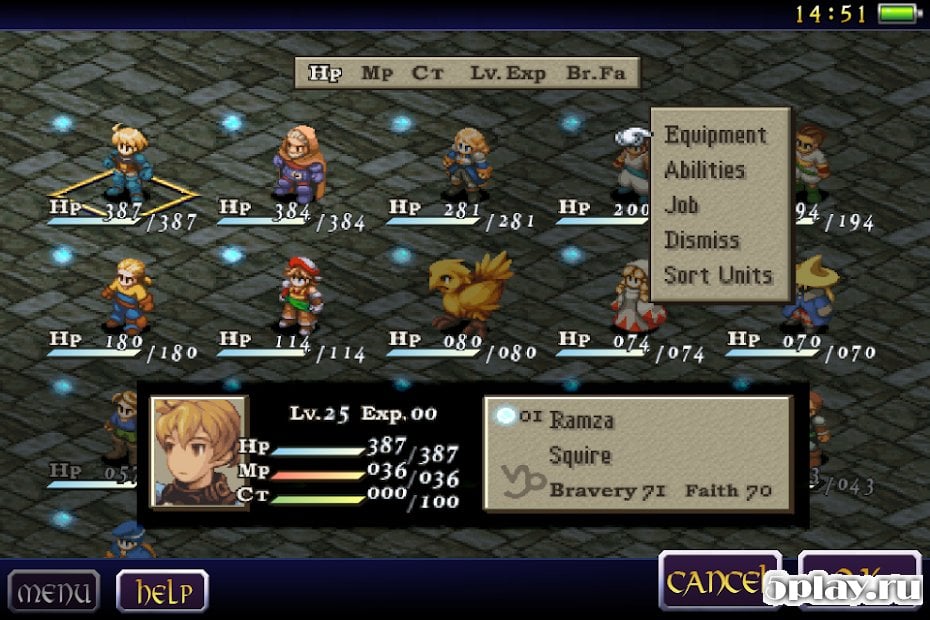Choose Dismiss from the unit menu
The image size is (930, 620).
pos(702,240)
